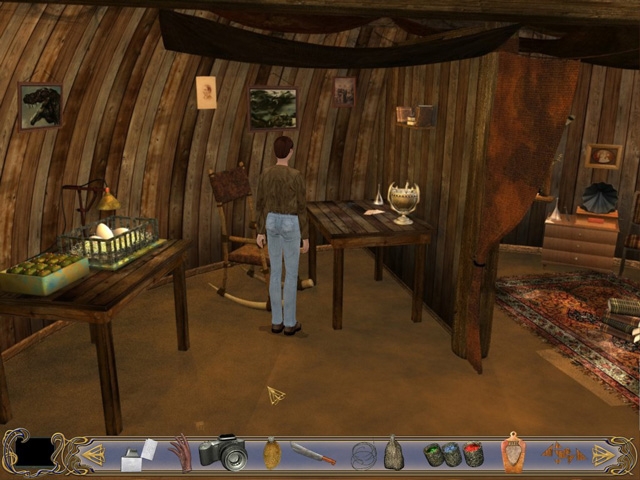This screenshot has width=640, height=480.
Task: Select the orange tablet with stone
Action: 512,453
